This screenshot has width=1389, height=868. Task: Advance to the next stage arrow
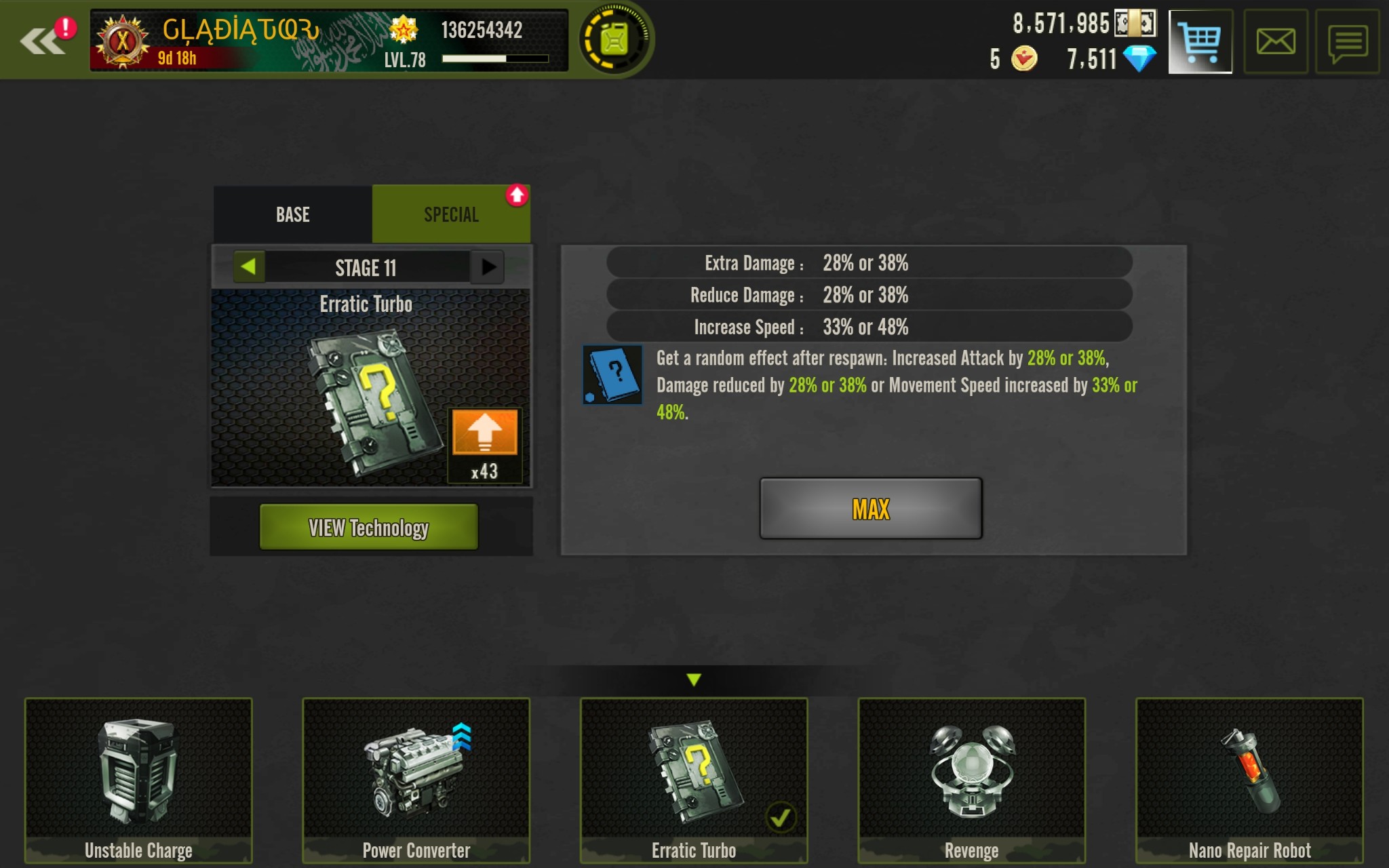(x=488, y=267)
